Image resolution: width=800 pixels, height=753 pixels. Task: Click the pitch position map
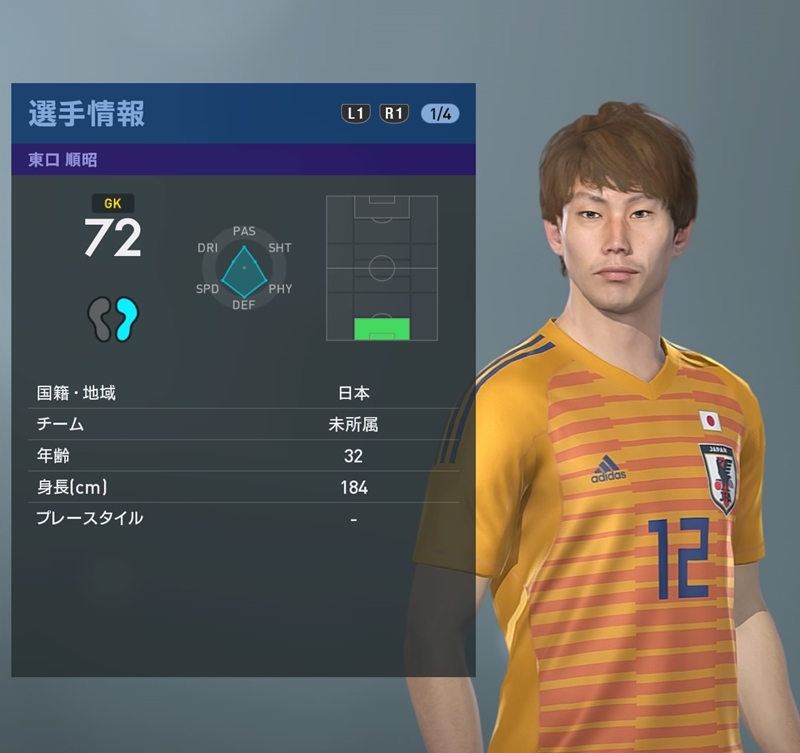coord(382,268)
